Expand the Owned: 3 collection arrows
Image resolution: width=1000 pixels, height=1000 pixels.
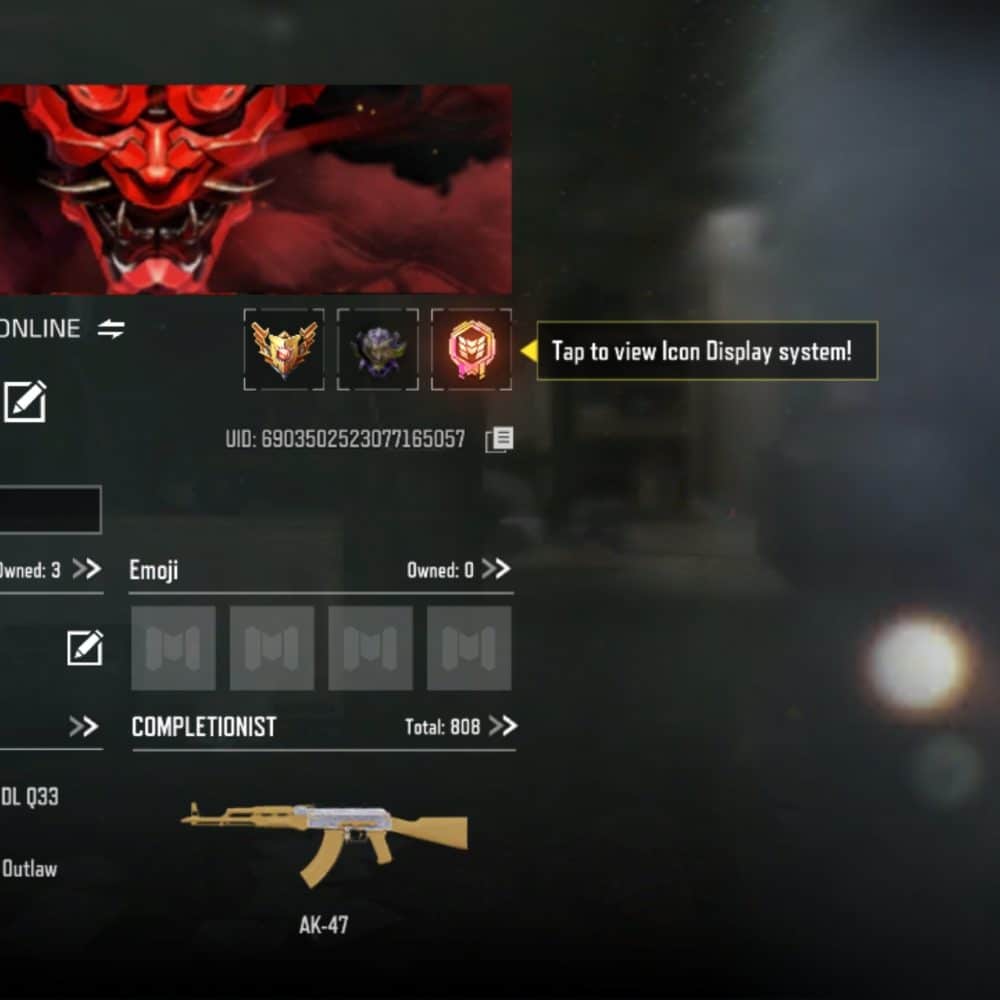point(87,569)
